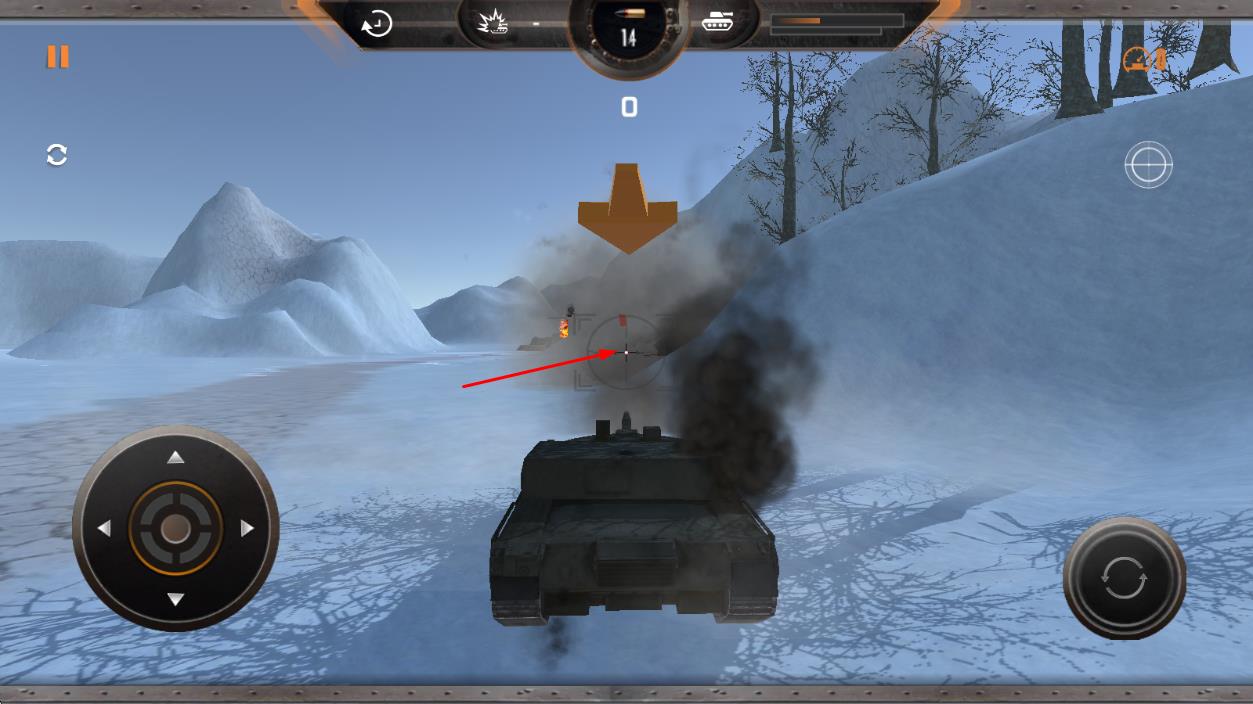
Task: Turn left using the joystick left arrow
Action: 104,529
